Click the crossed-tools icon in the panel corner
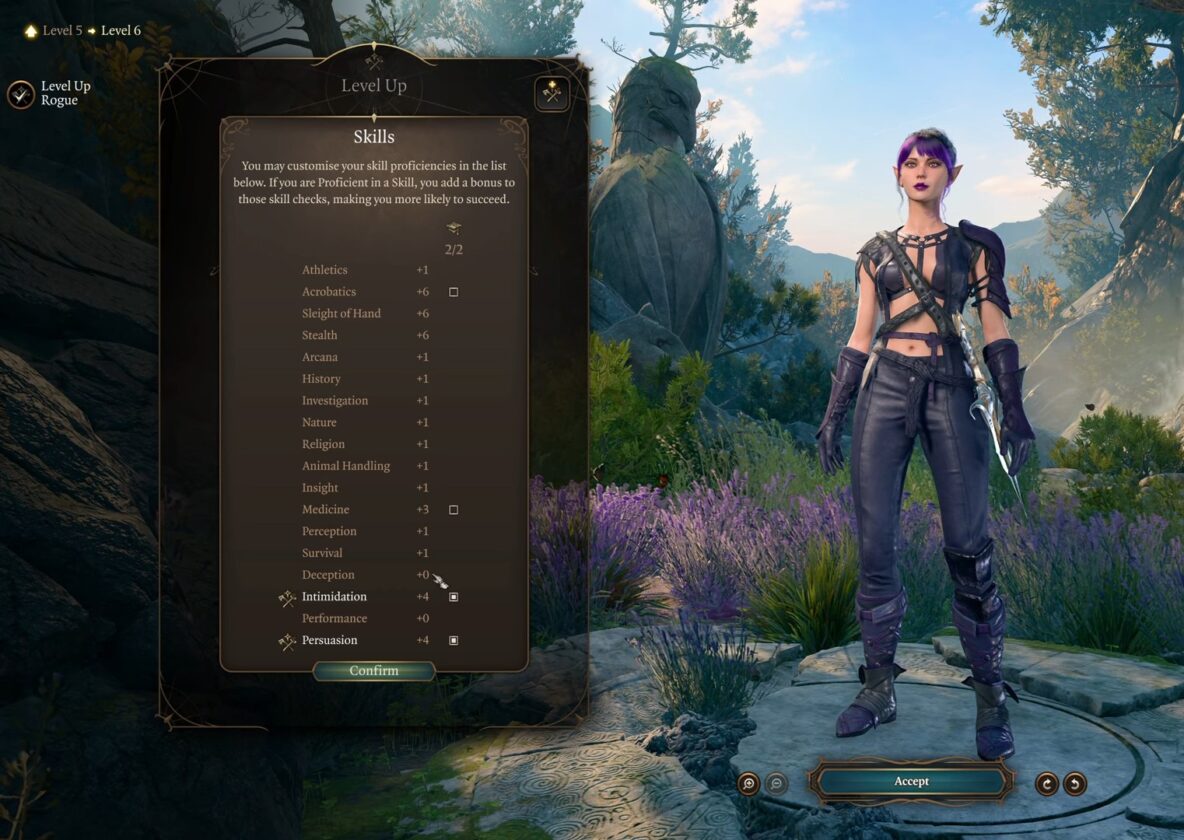This screenshot has height=840, width=1184. [x=551, y=93]
